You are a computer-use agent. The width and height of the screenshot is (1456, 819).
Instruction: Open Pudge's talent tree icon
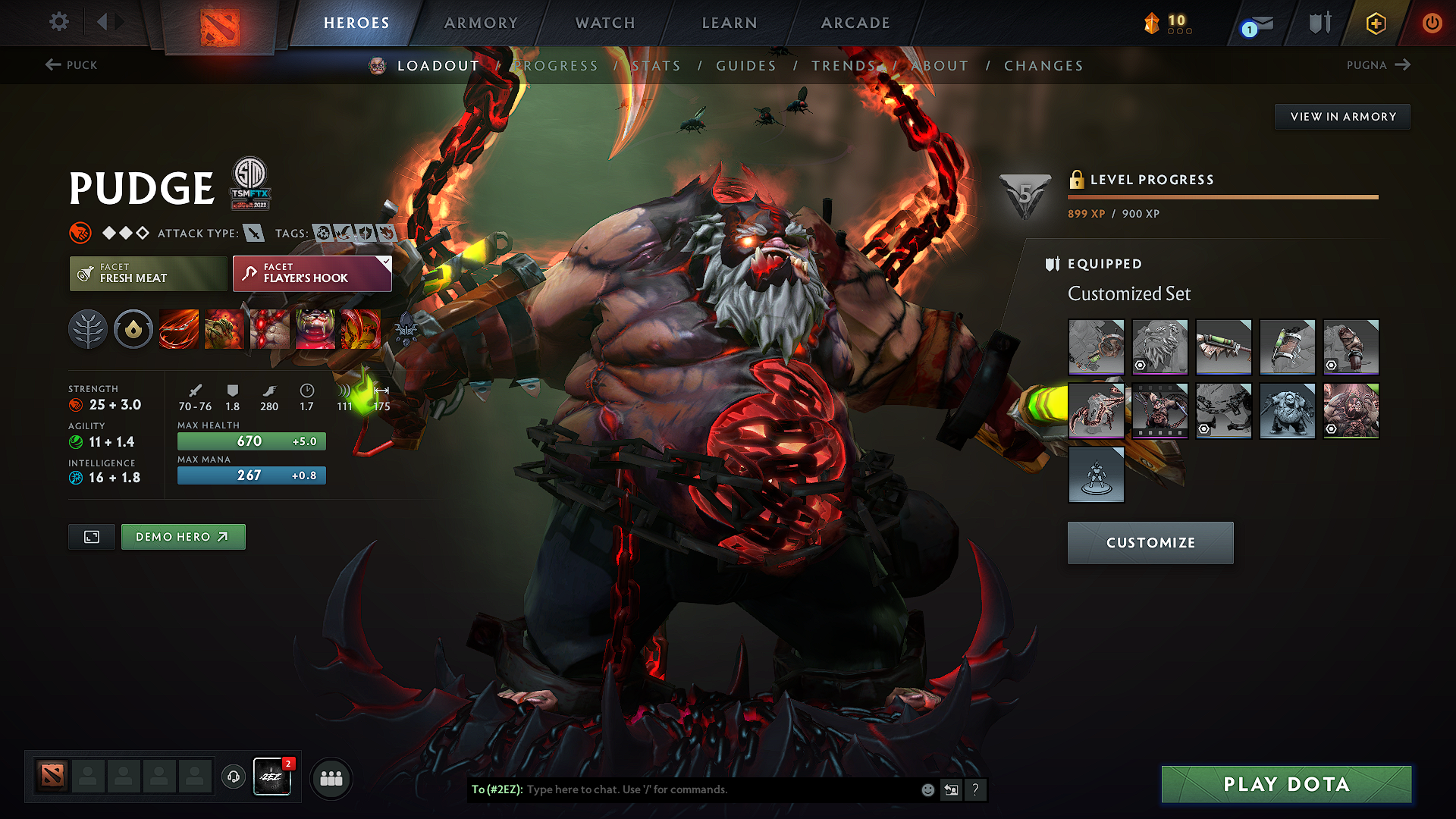click(88, 329)
